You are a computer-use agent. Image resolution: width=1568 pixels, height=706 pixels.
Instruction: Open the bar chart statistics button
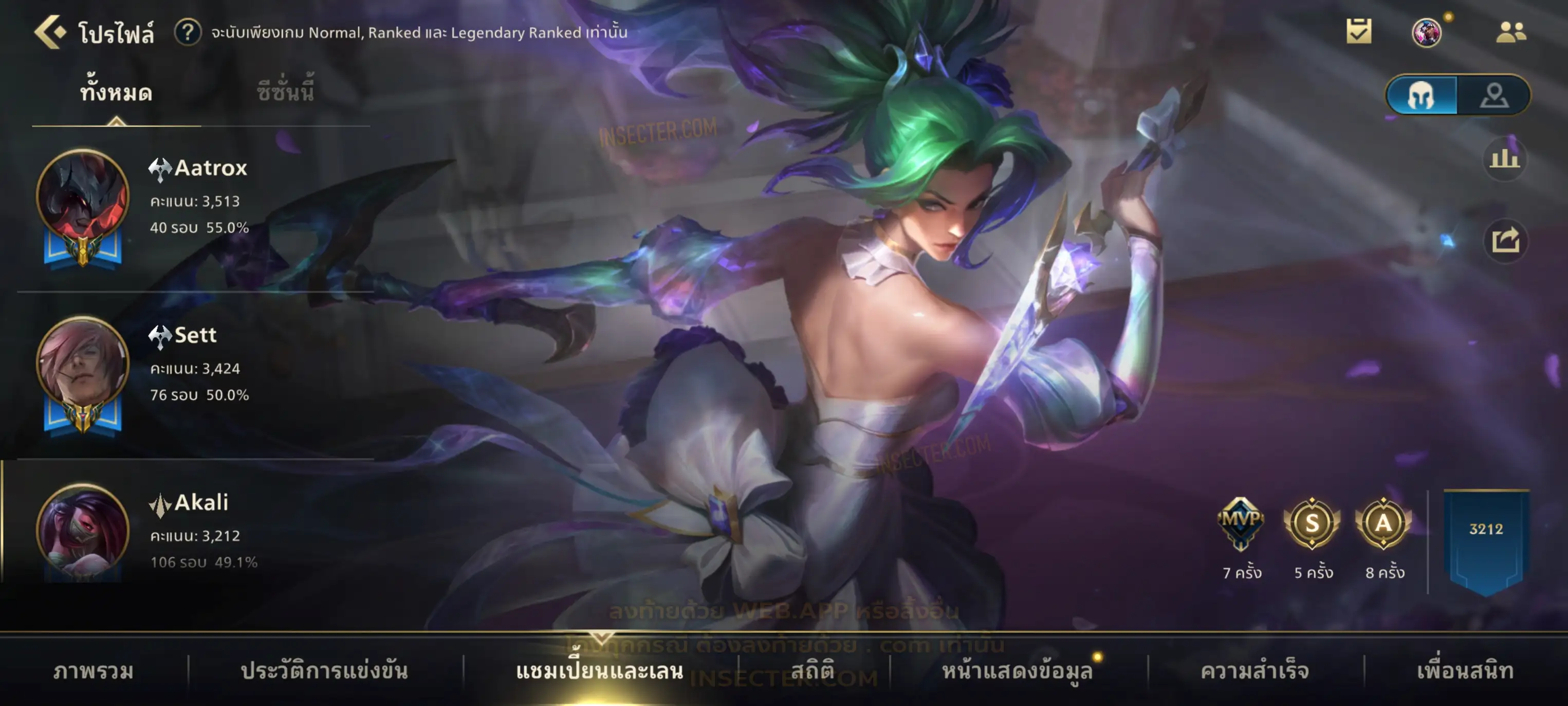point(1504,159)
